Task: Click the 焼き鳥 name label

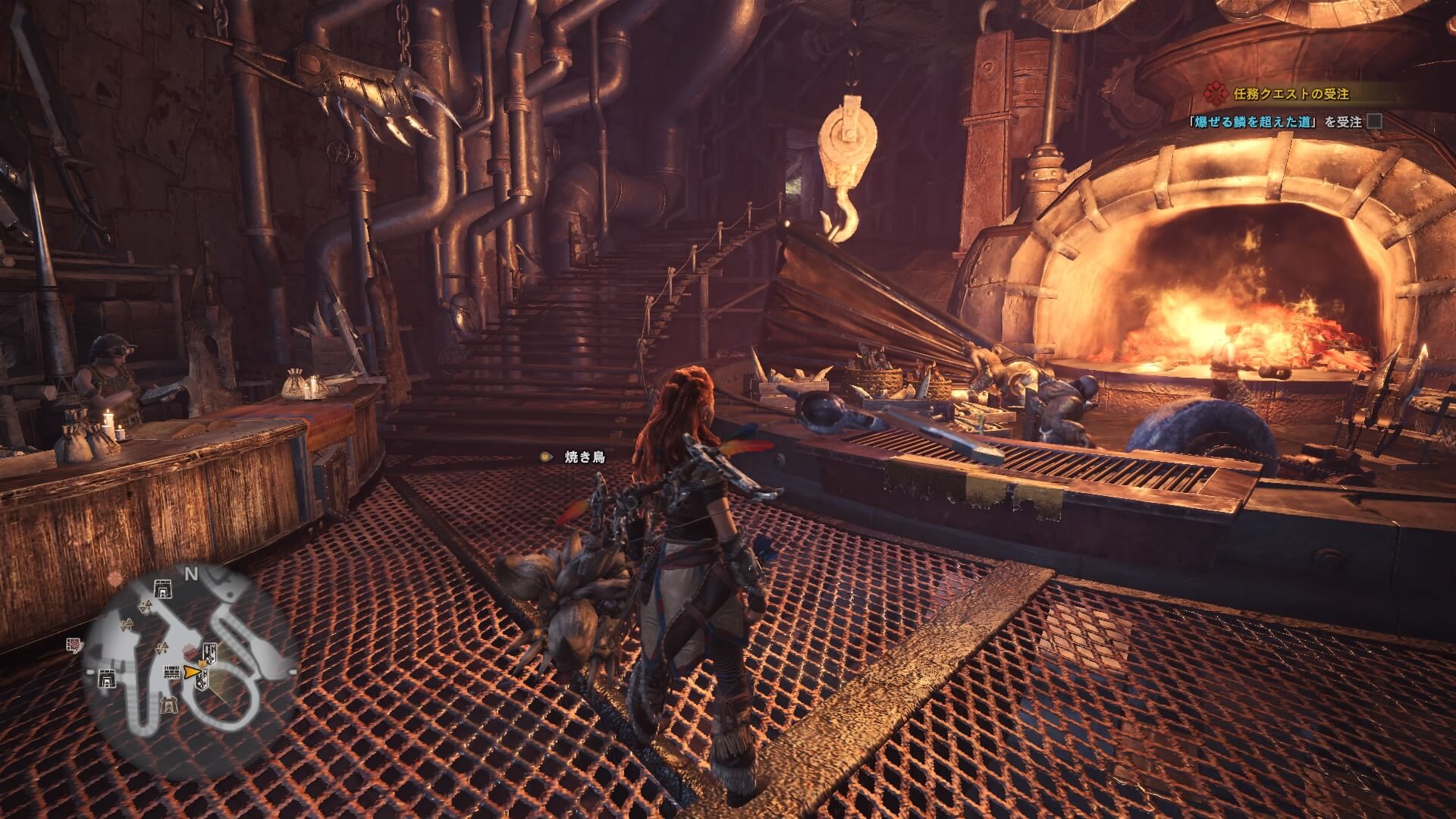Action: click(x=585, y=457)
